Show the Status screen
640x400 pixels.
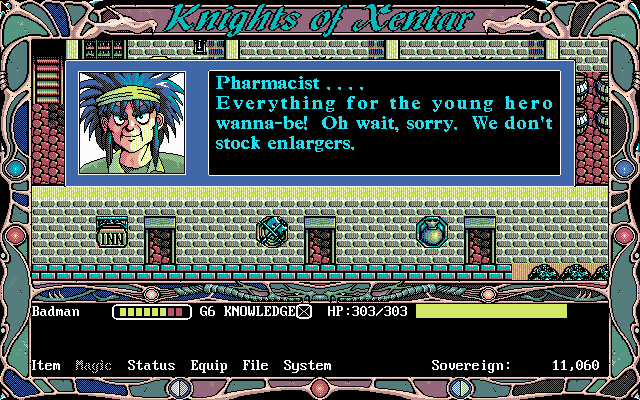[x=151, y=366]
